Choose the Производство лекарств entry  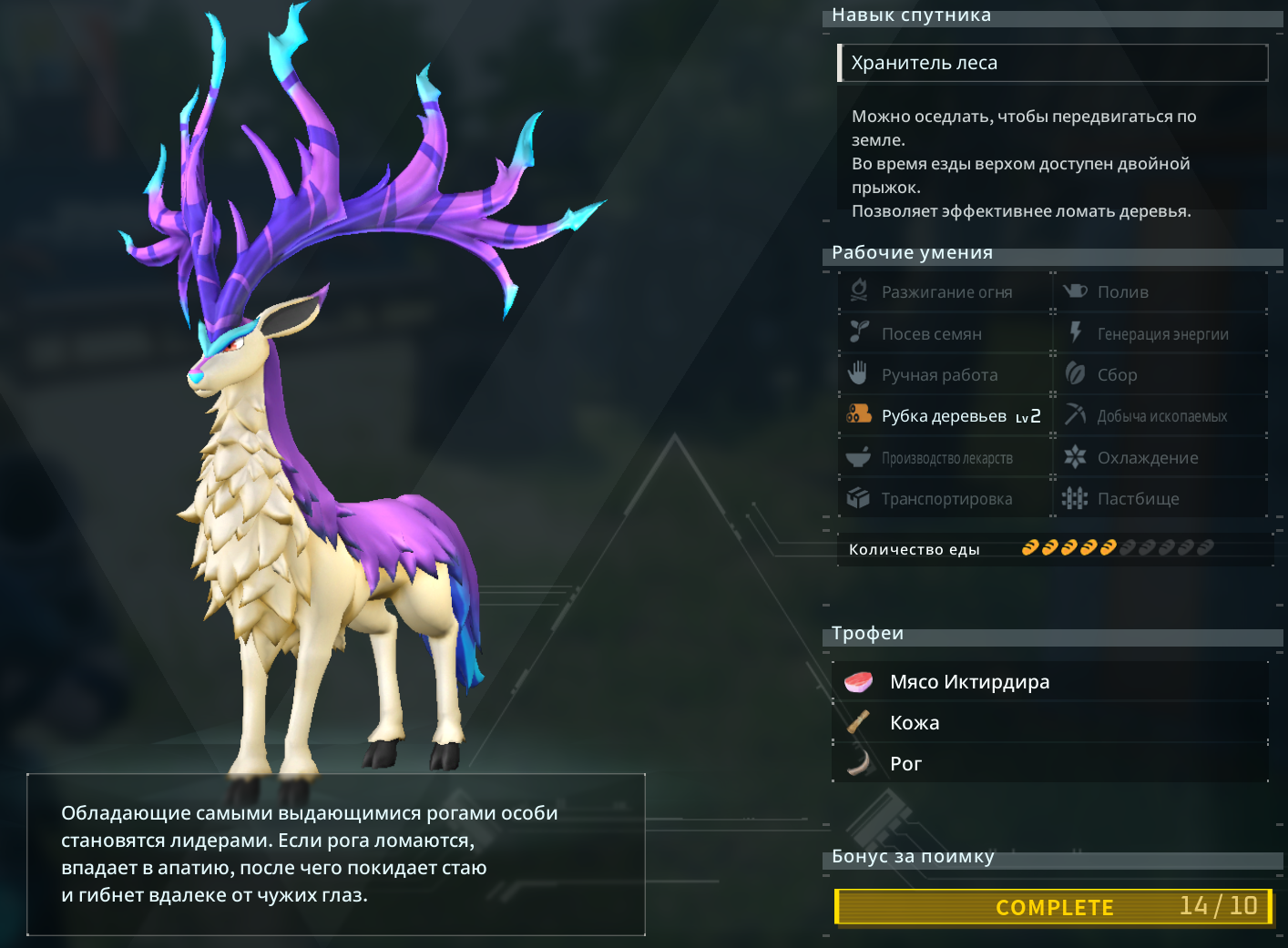946,458
